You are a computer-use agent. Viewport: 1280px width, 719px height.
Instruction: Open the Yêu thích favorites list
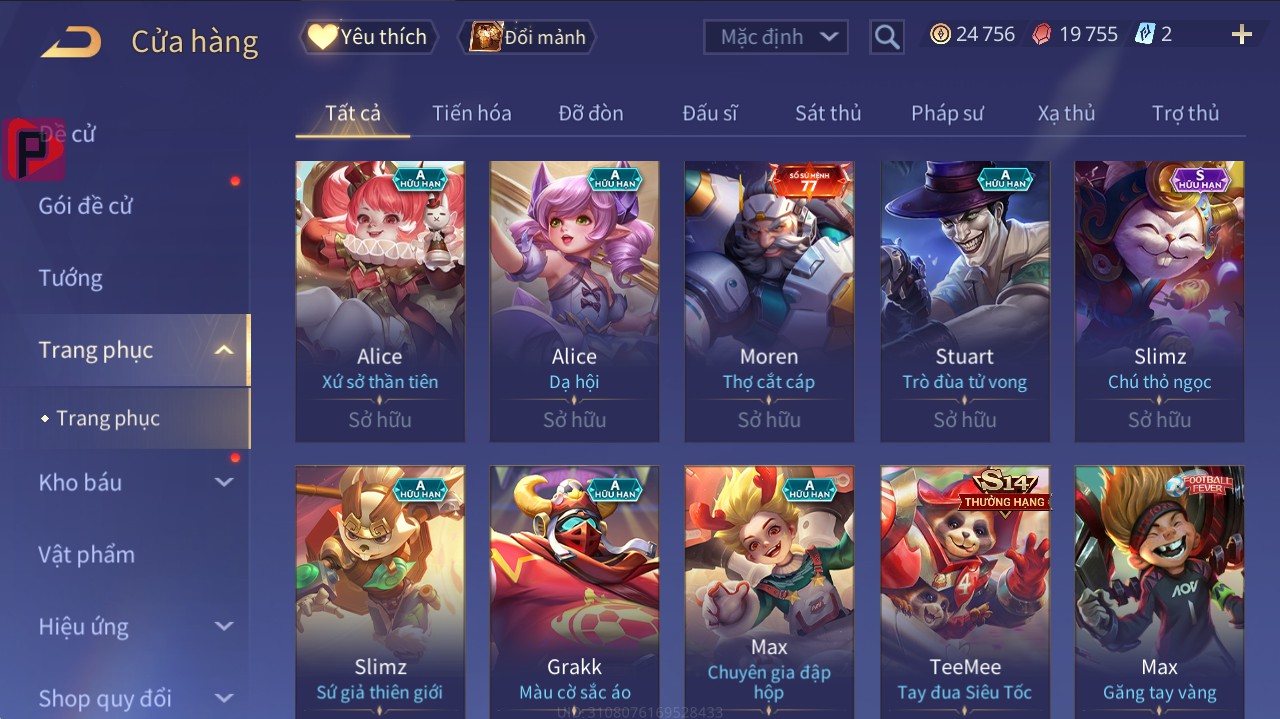pyautogui.click(x=367, y=37)
